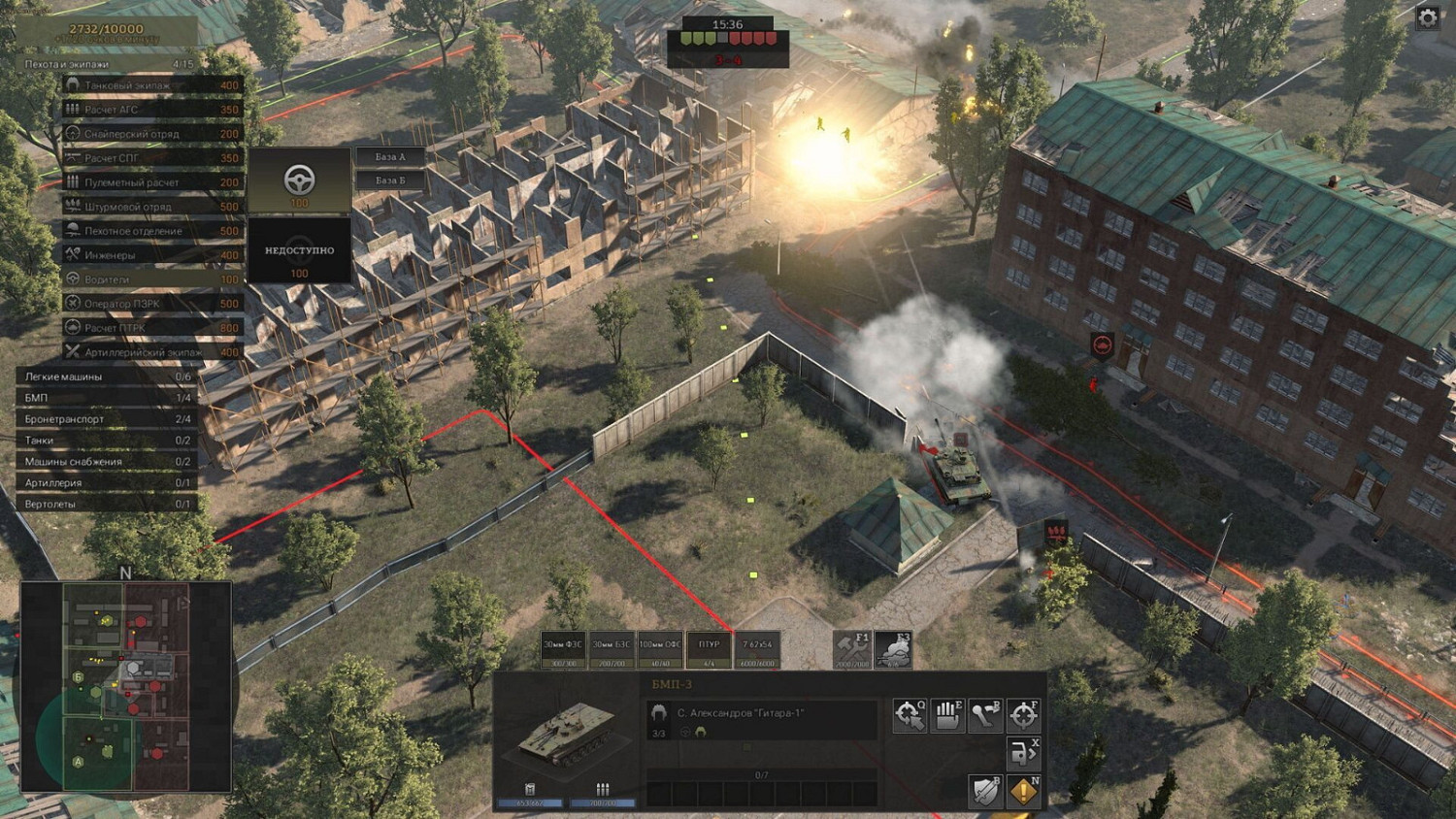The height and width of the screenshot is (819, 1456).
Task: Click the unload passengers icon (X)
Action: click(1022, 752)
